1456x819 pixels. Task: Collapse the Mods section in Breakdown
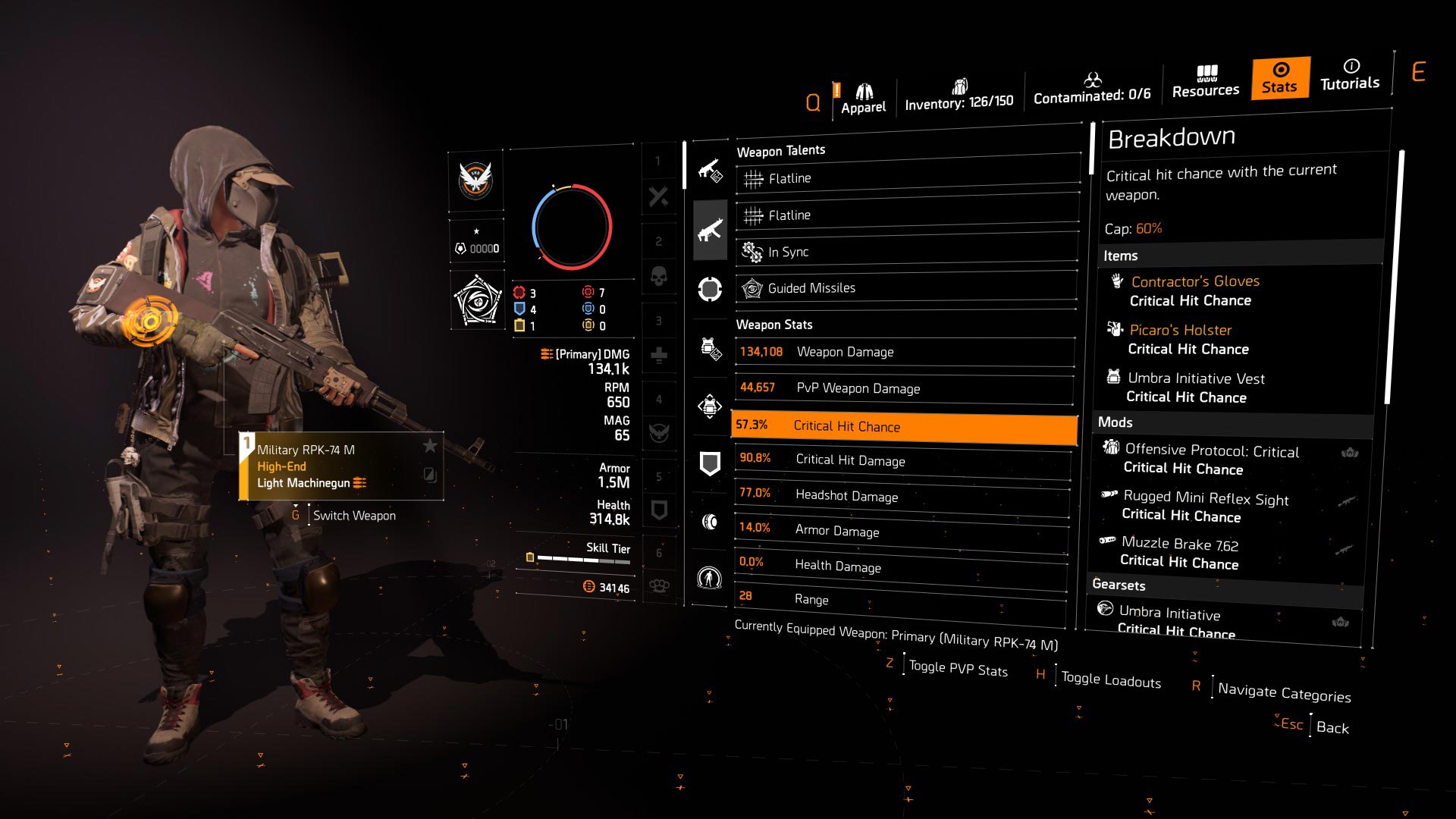[1116, 422]
